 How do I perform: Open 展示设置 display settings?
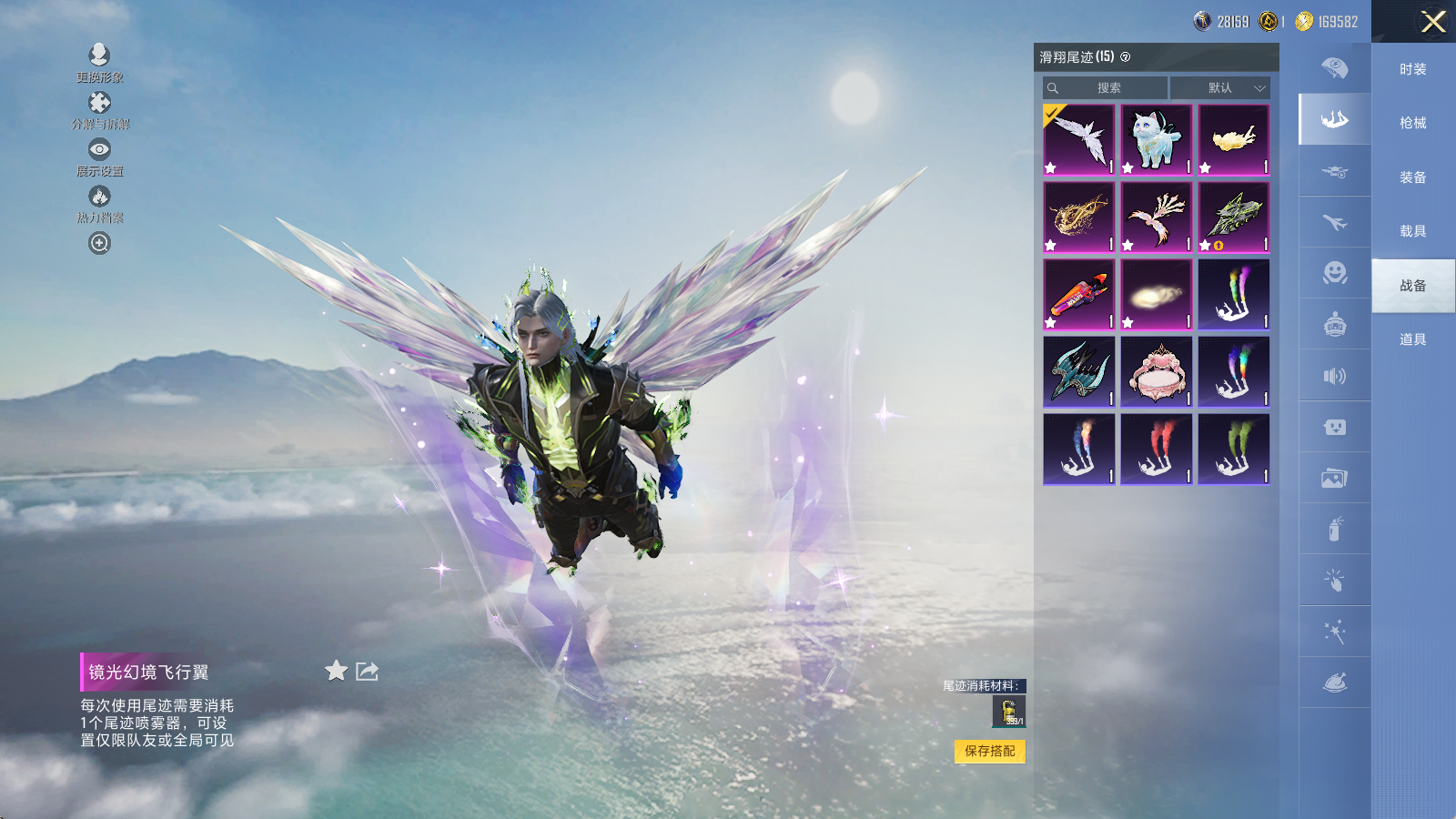click(99, 157)
